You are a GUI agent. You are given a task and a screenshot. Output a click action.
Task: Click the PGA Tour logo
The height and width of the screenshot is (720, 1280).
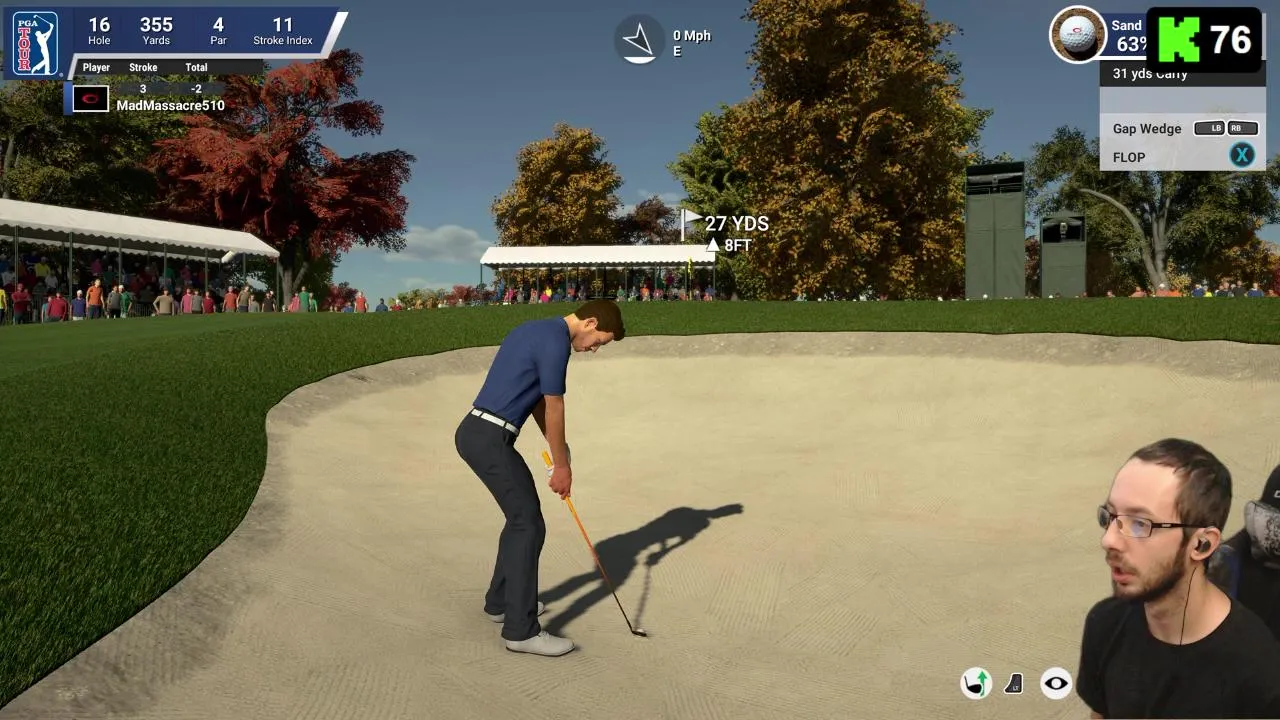pyautogui.click(x=35, y=44)
